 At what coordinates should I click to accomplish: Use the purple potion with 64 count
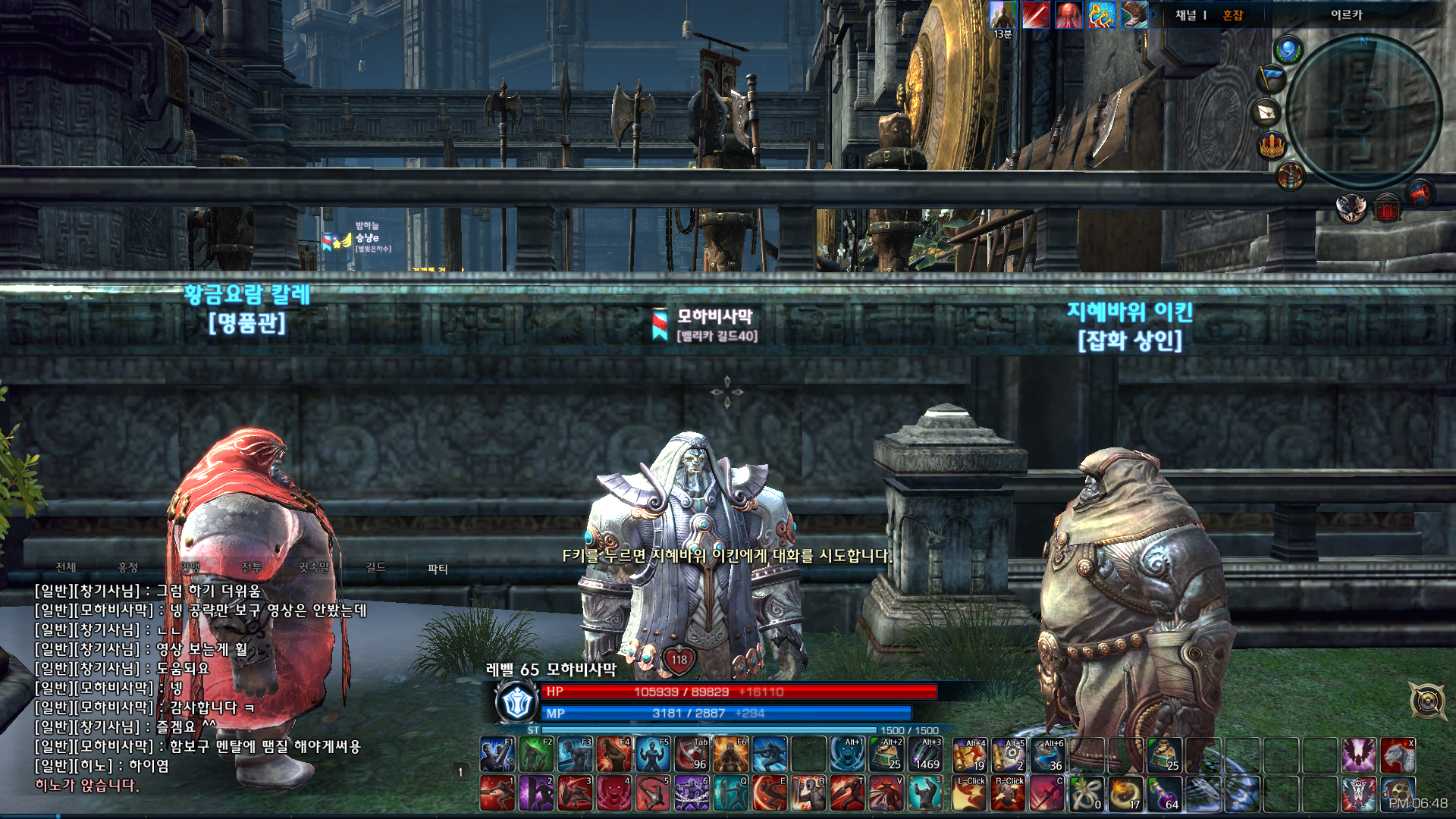click(x=1164, y=793)
